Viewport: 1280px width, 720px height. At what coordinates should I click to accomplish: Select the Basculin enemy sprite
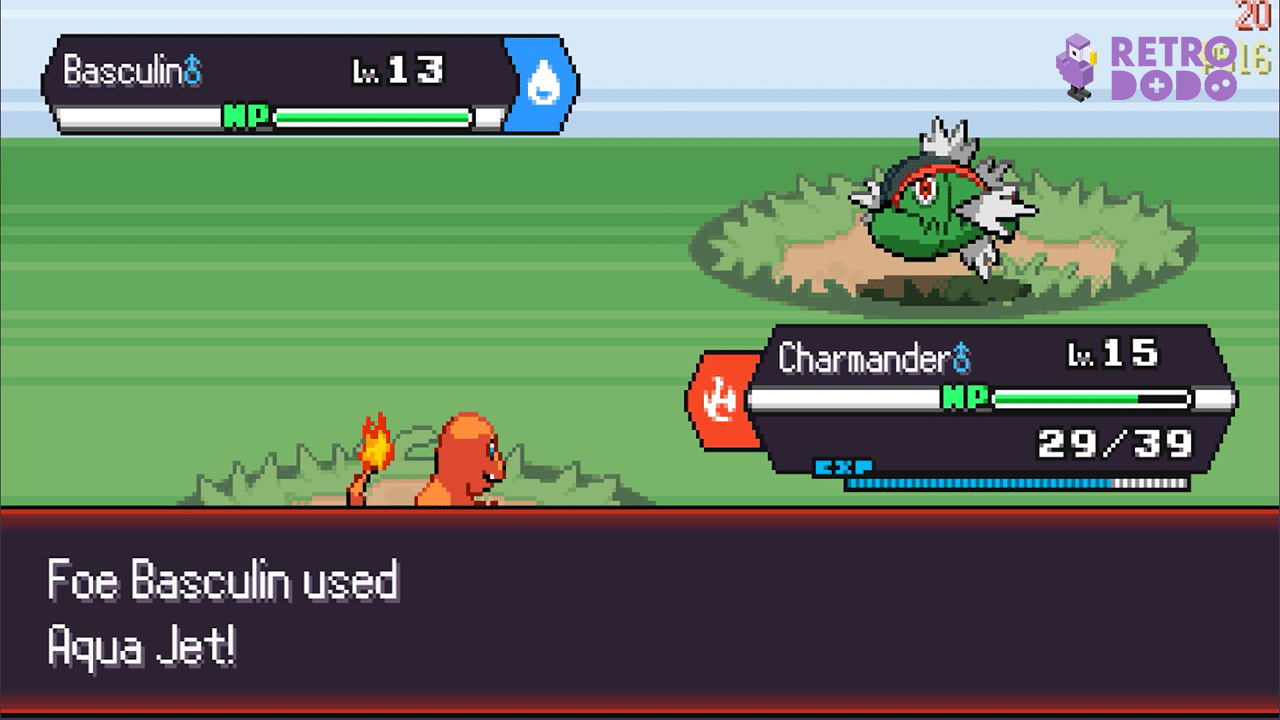pyautogui.click(x=940, y=210)
